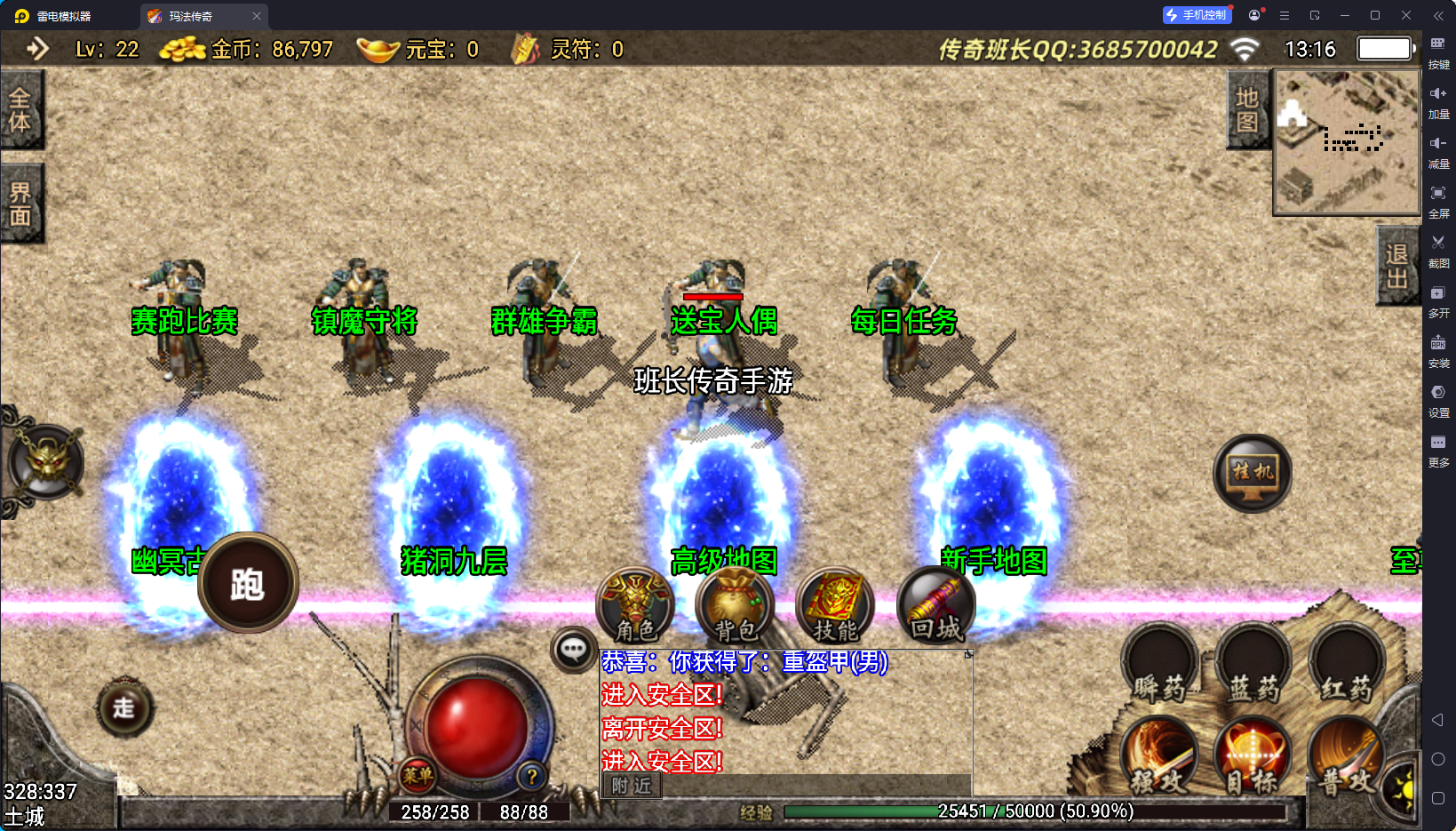Open the 技能 skills book

point(835,606)
